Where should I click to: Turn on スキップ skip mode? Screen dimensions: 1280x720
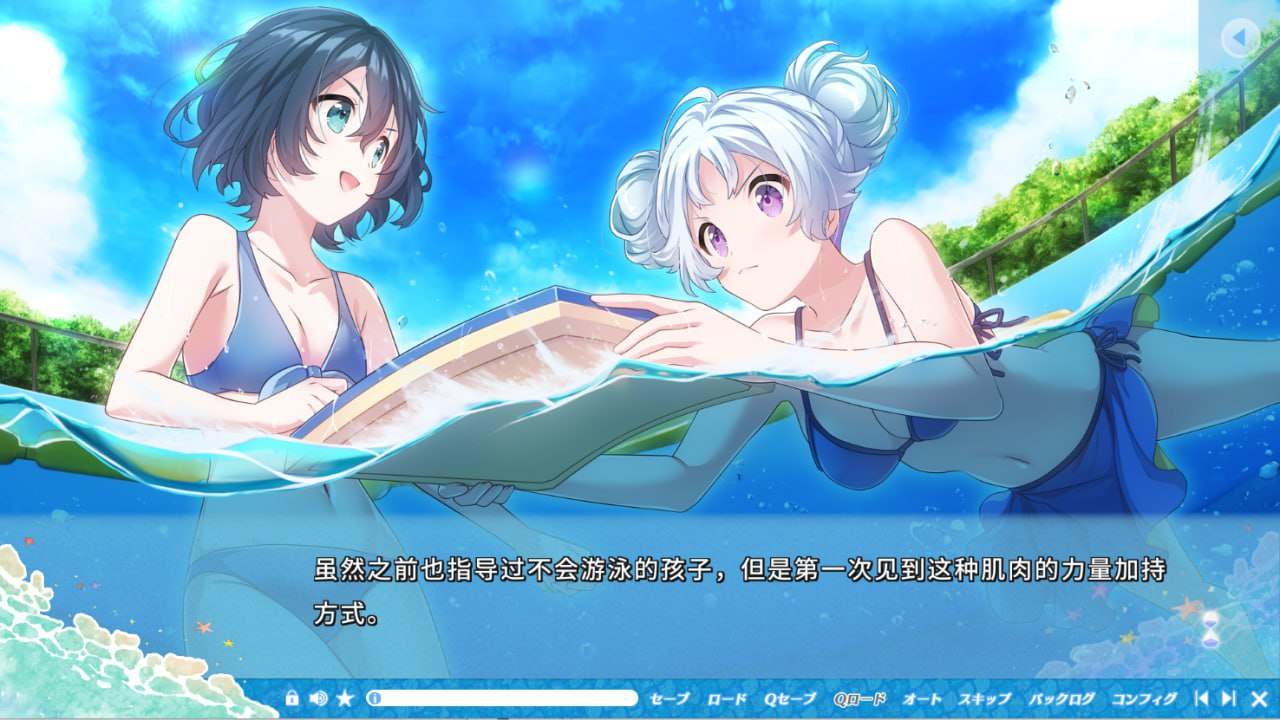pos(984,697)
